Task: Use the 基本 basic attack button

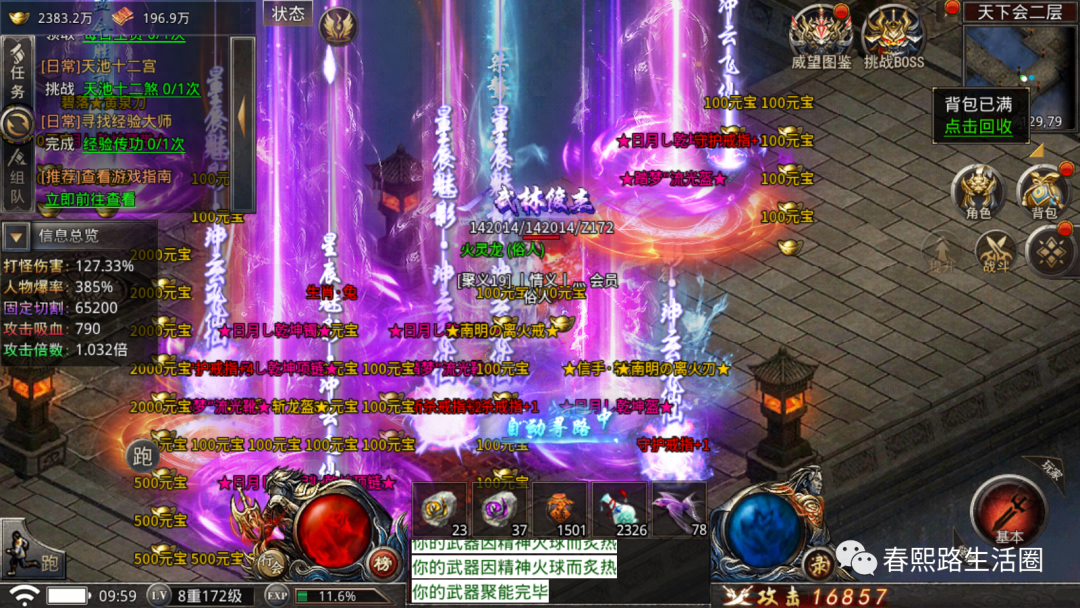Action: (1008, 510)
